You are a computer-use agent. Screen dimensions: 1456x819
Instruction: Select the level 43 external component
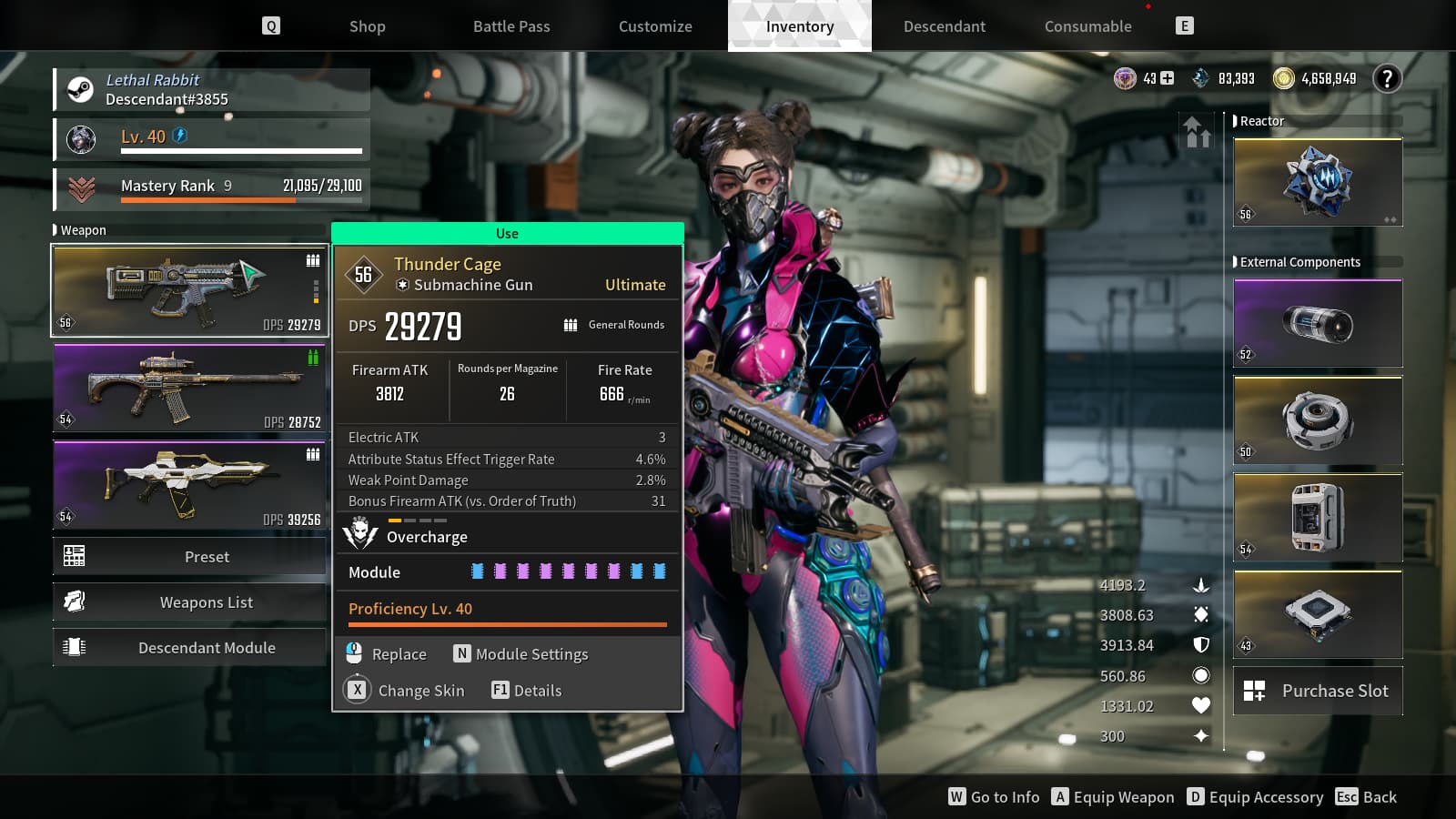click(1317, 614)
